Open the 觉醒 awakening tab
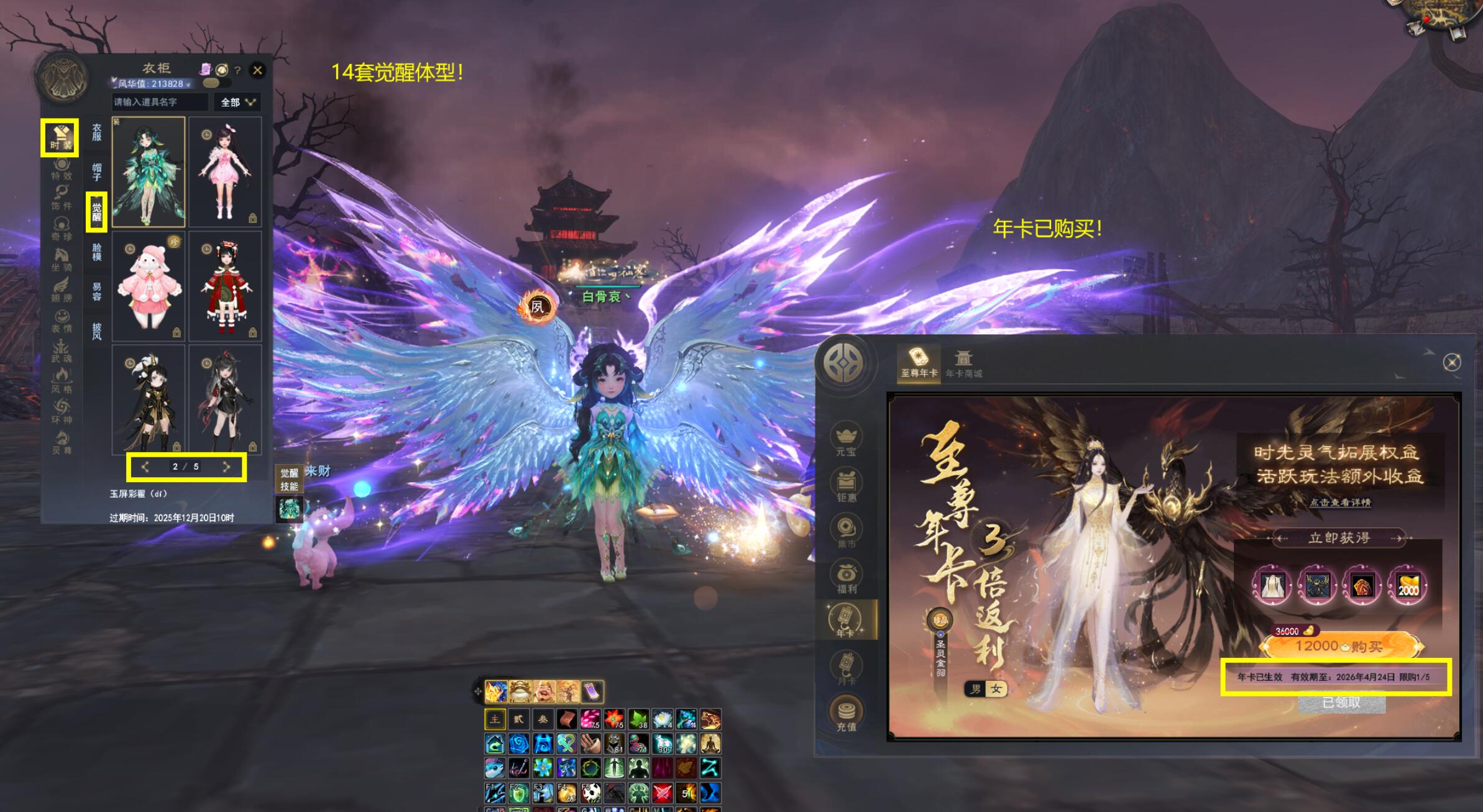 tap(97, 211)
